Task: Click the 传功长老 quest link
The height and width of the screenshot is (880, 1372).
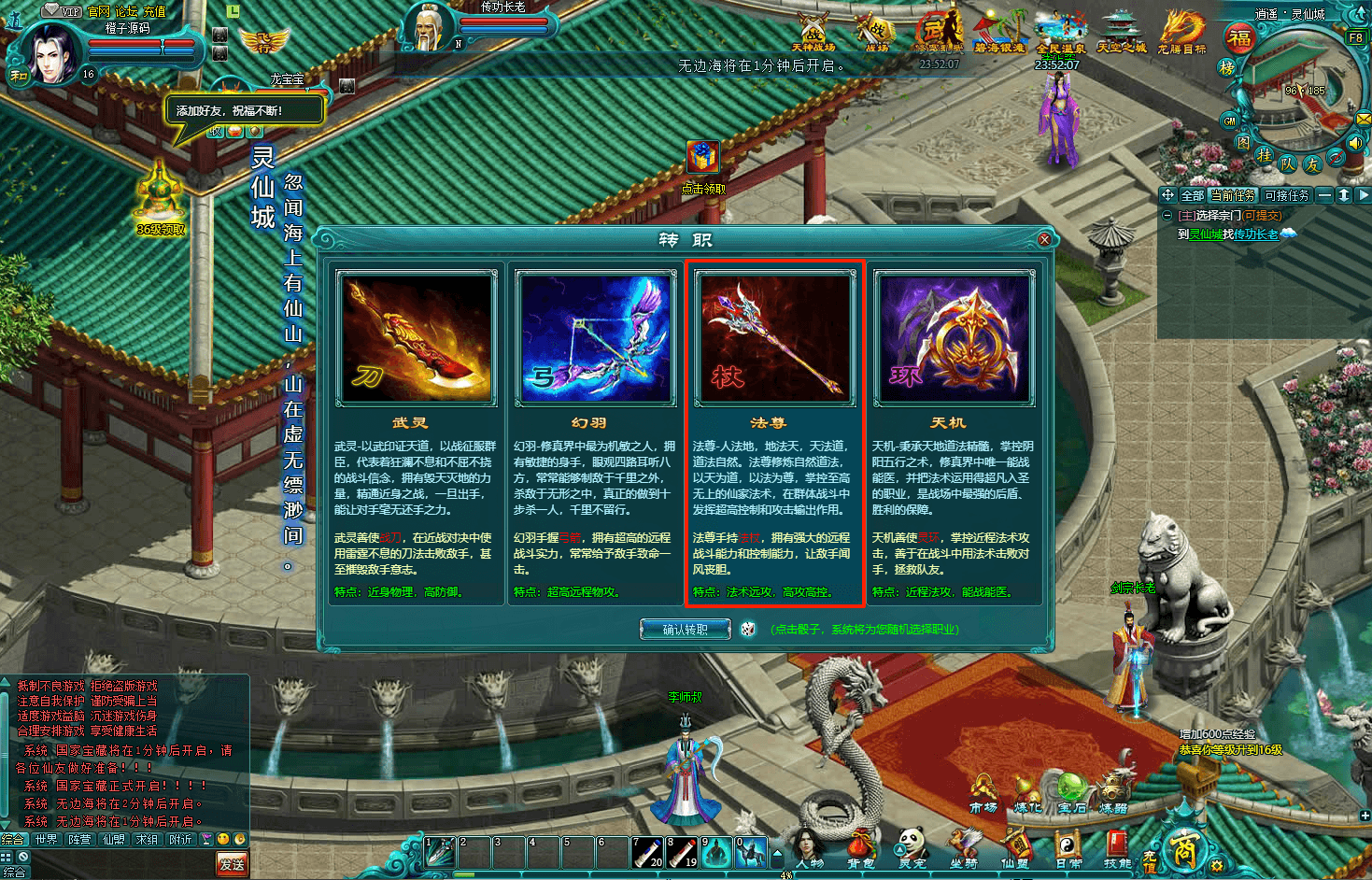Action: coord(1255,234)
